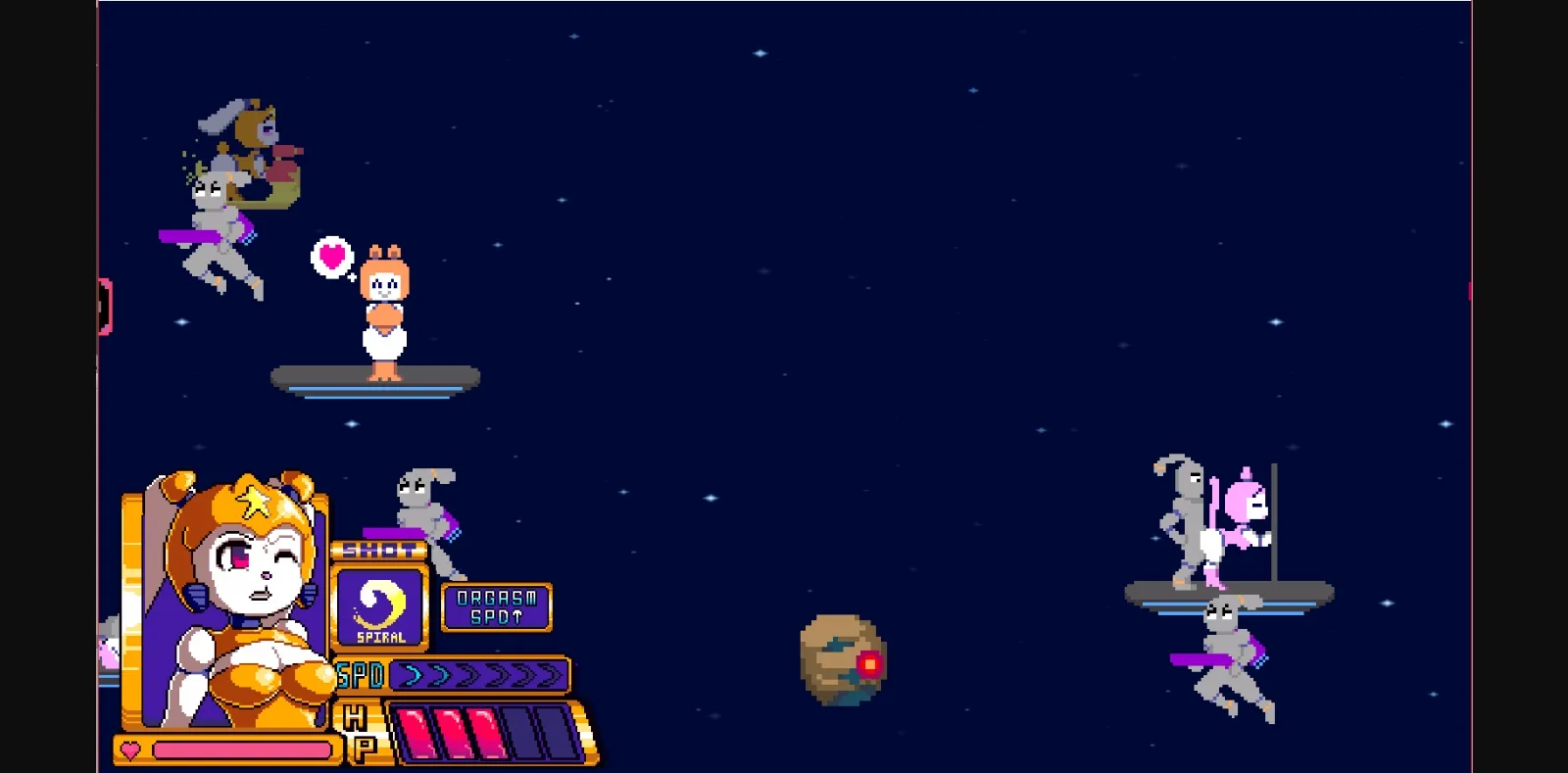The height and width of the screenshot is (773, 1568).
Task: Click the heart icon beside the pink meter
Action: pyautogui.click(x=128, y=750)
